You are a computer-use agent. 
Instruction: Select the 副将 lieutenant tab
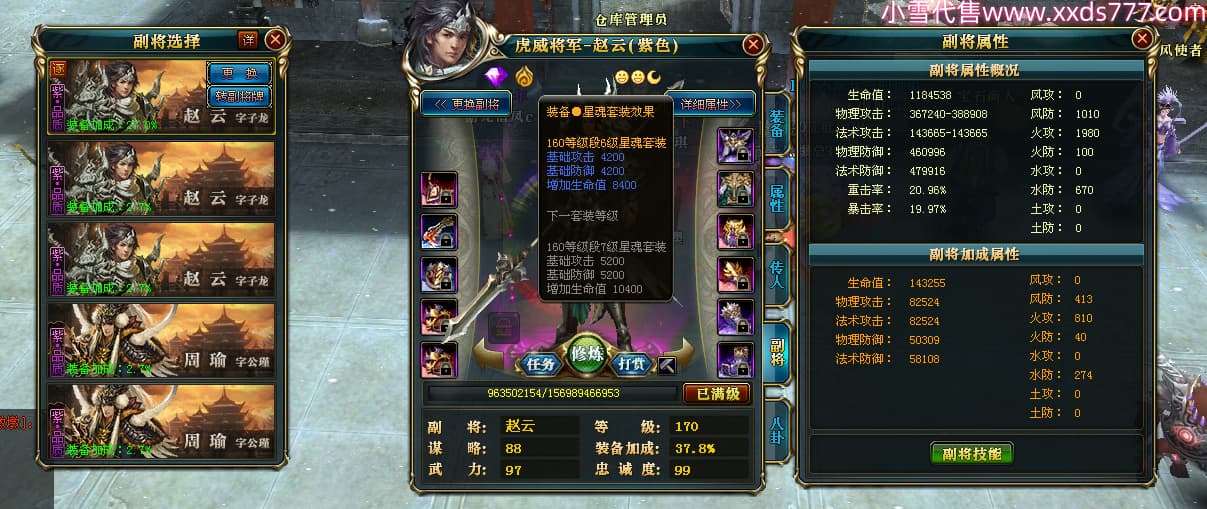pyautogui.click(x=777, y=350)
